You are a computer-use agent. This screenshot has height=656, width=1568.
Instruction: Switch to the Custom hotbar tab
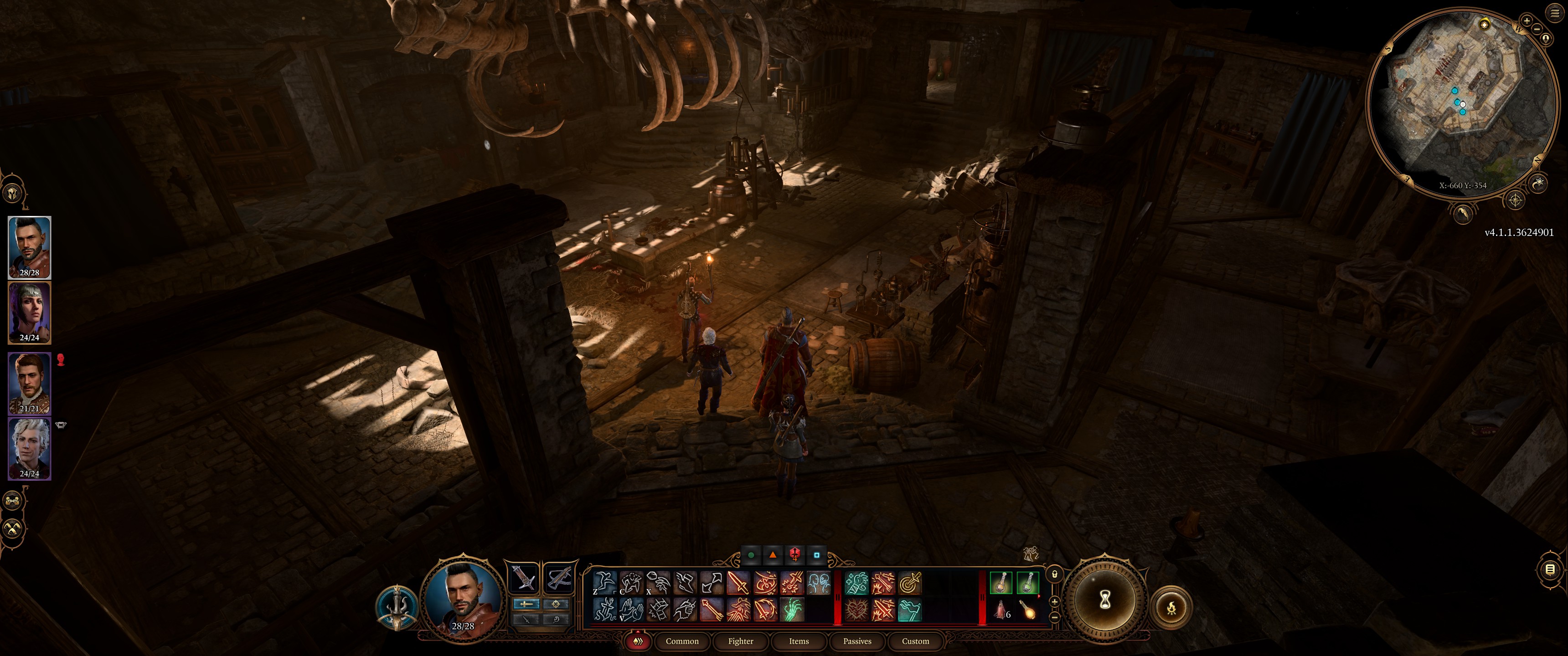coord(915,641)
